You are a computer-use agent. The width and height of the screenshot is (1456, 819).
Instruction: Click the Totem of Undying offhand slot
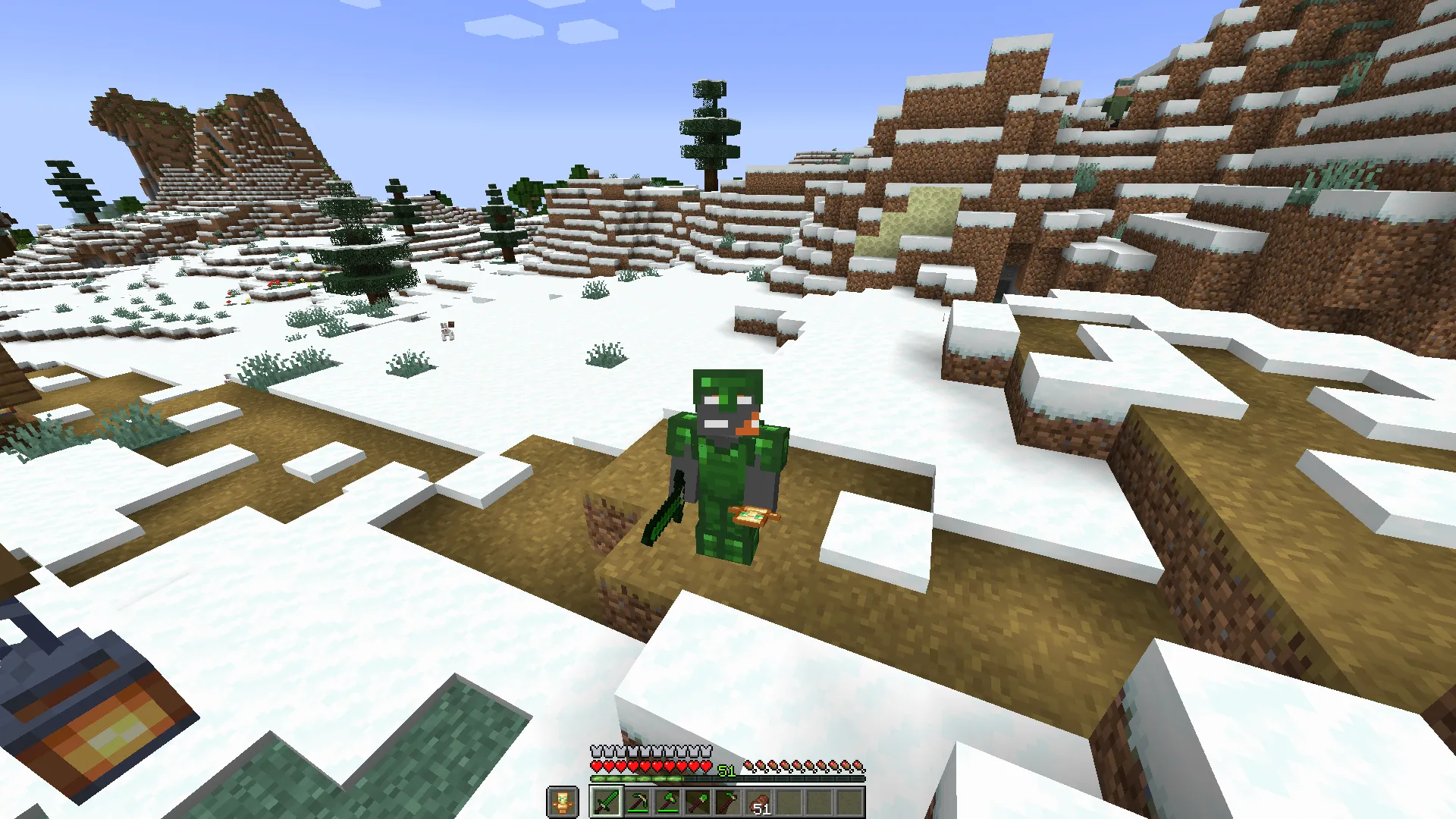(563, 802)
